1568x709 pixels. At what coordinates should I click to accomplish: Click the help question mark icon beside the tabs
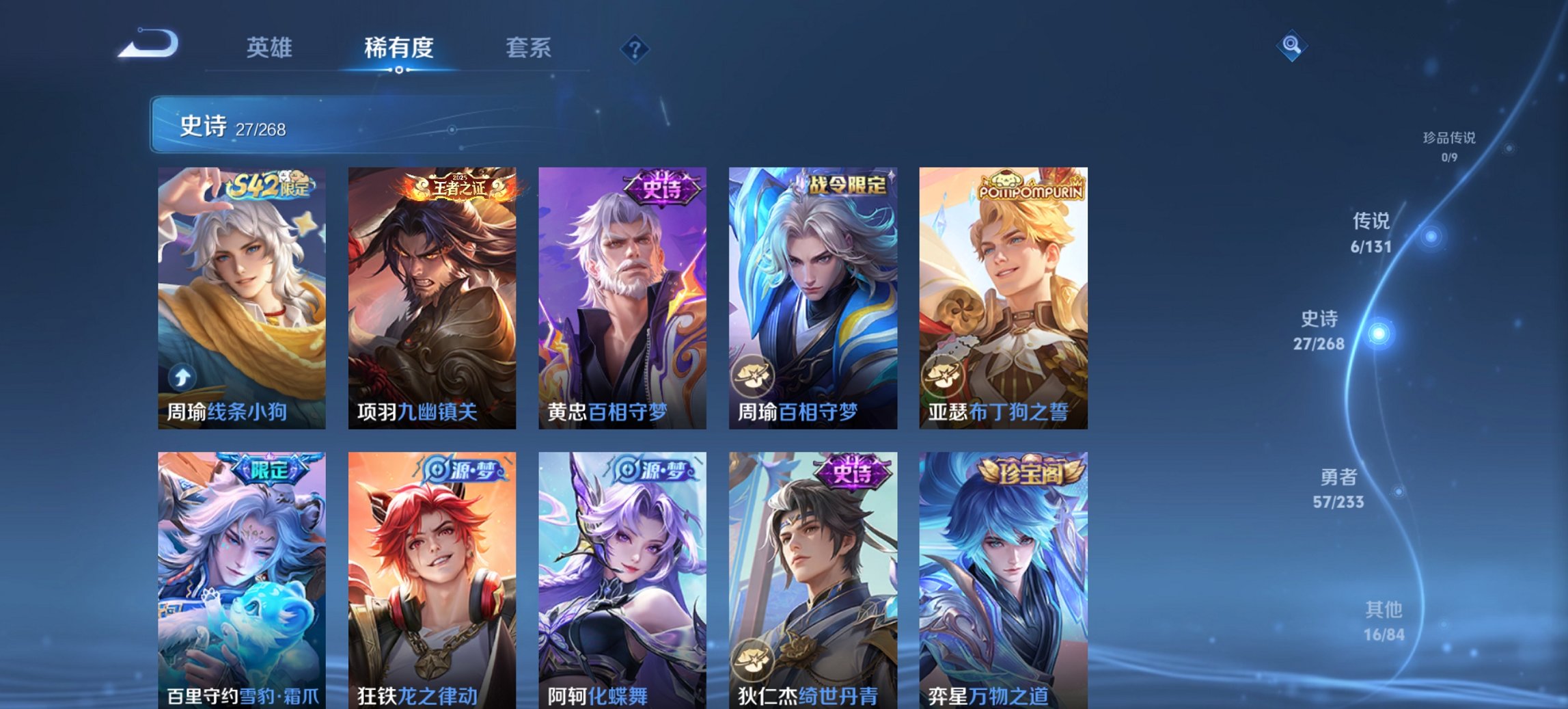[635, 49]
